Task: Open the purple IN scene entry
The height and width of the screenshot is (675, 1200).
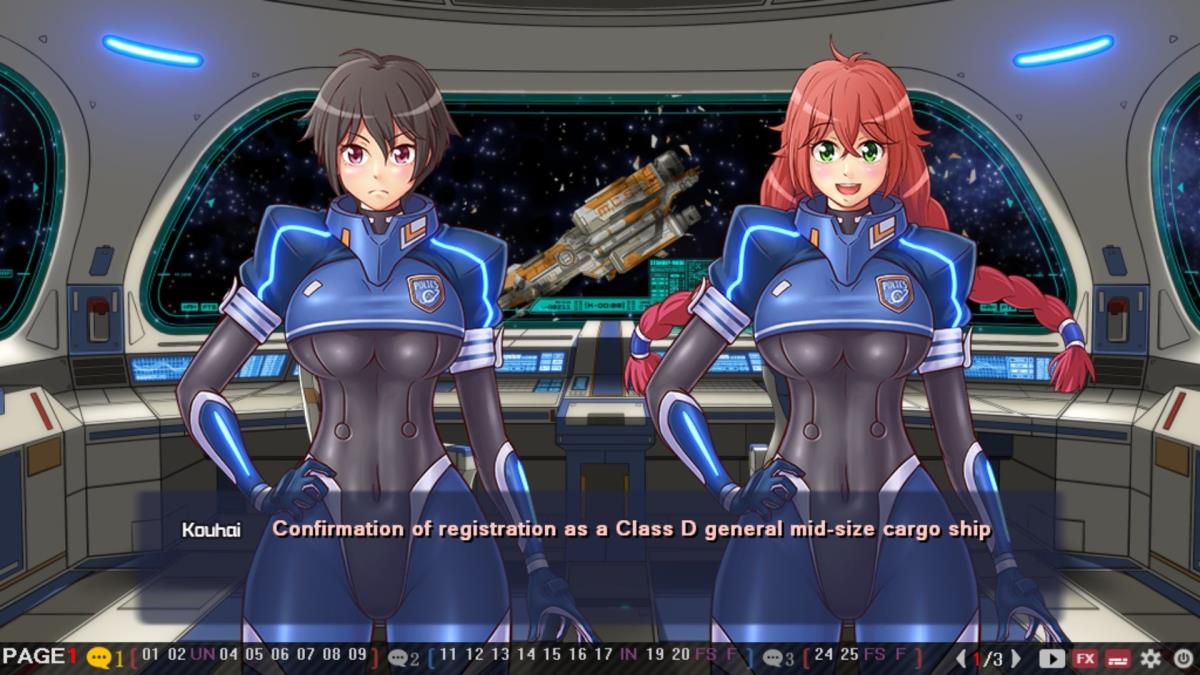Action: pos(628,656)
